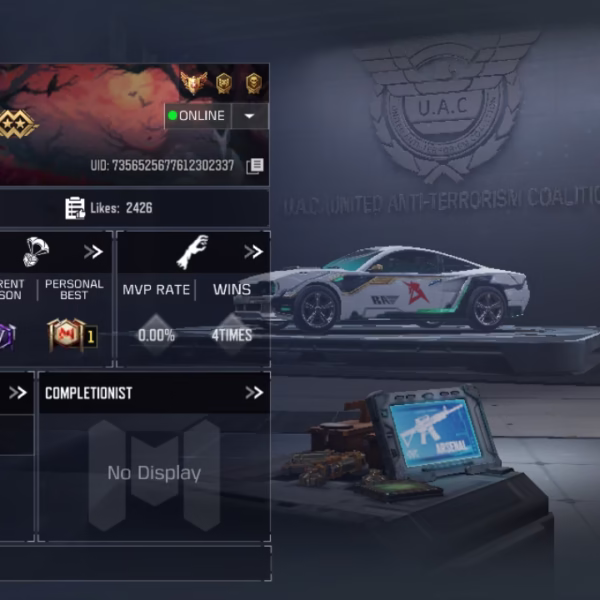Viewport: 600px width, 600px height.
Task: Open the ONLINE status dropdown
Action: [x=249, y=116]
